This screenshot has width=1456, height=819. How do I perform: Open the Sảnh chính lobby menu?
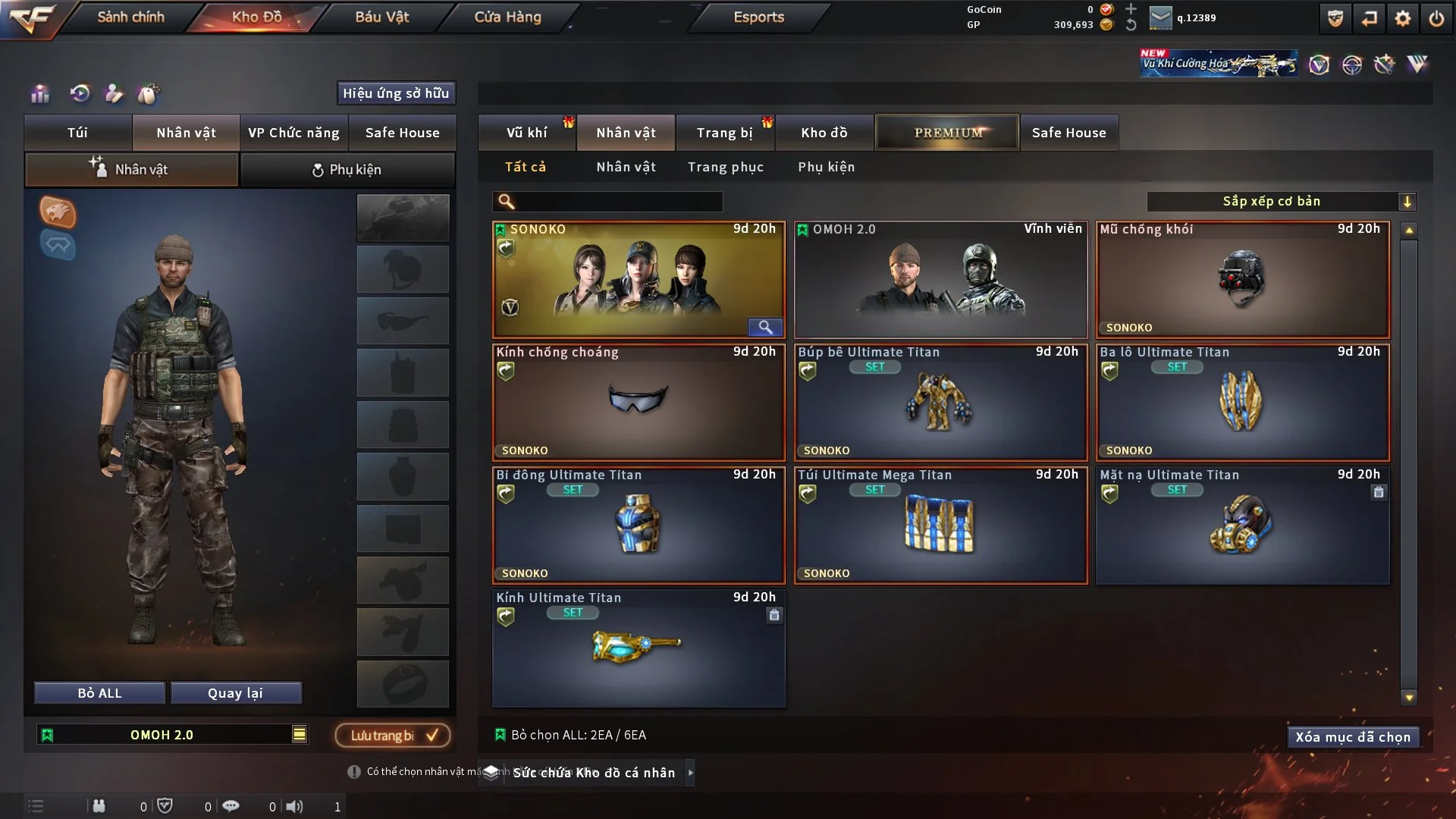[x=130, y=17]
